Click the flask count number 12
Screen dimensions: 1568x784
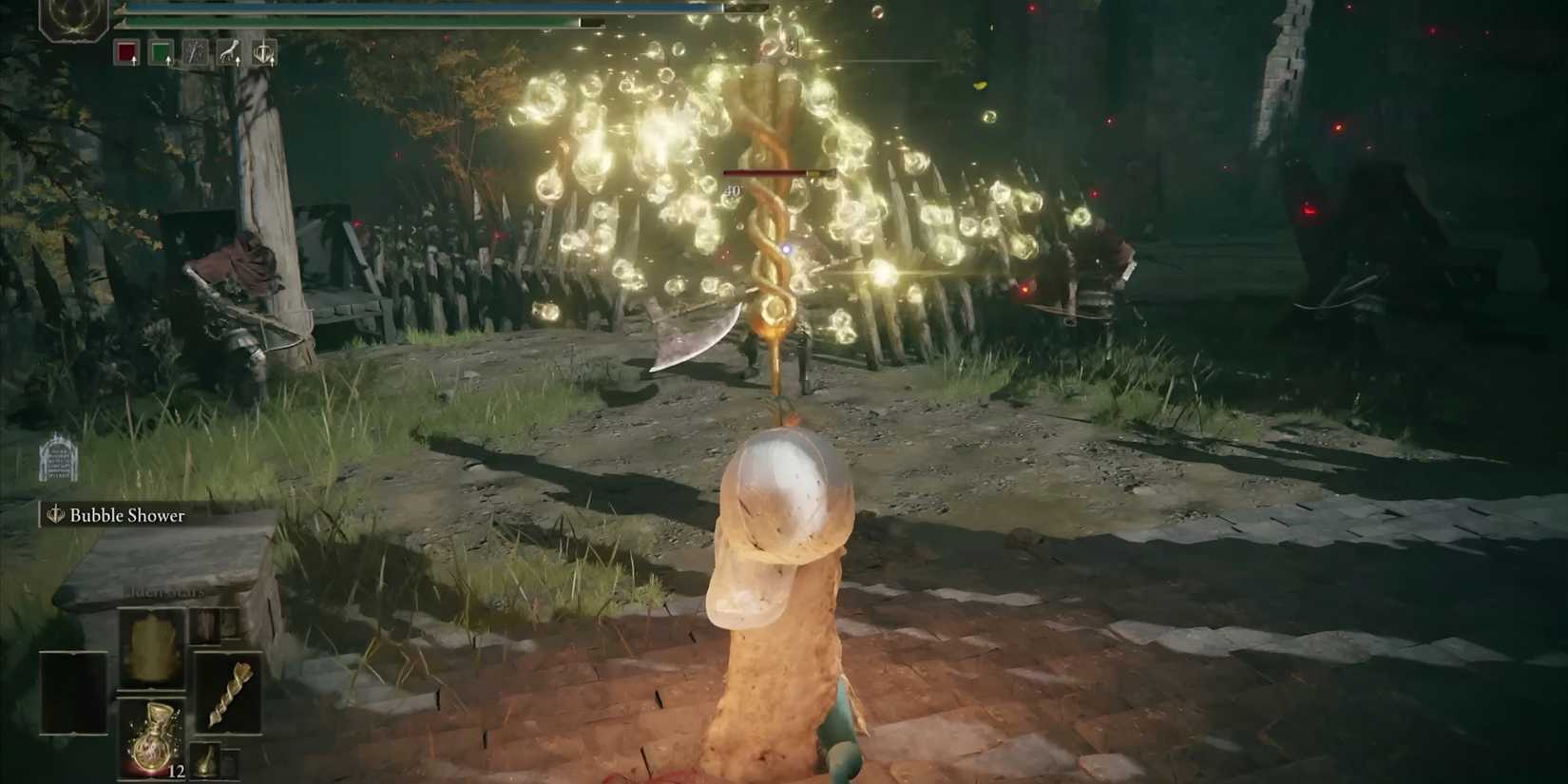tap(177, 772)
